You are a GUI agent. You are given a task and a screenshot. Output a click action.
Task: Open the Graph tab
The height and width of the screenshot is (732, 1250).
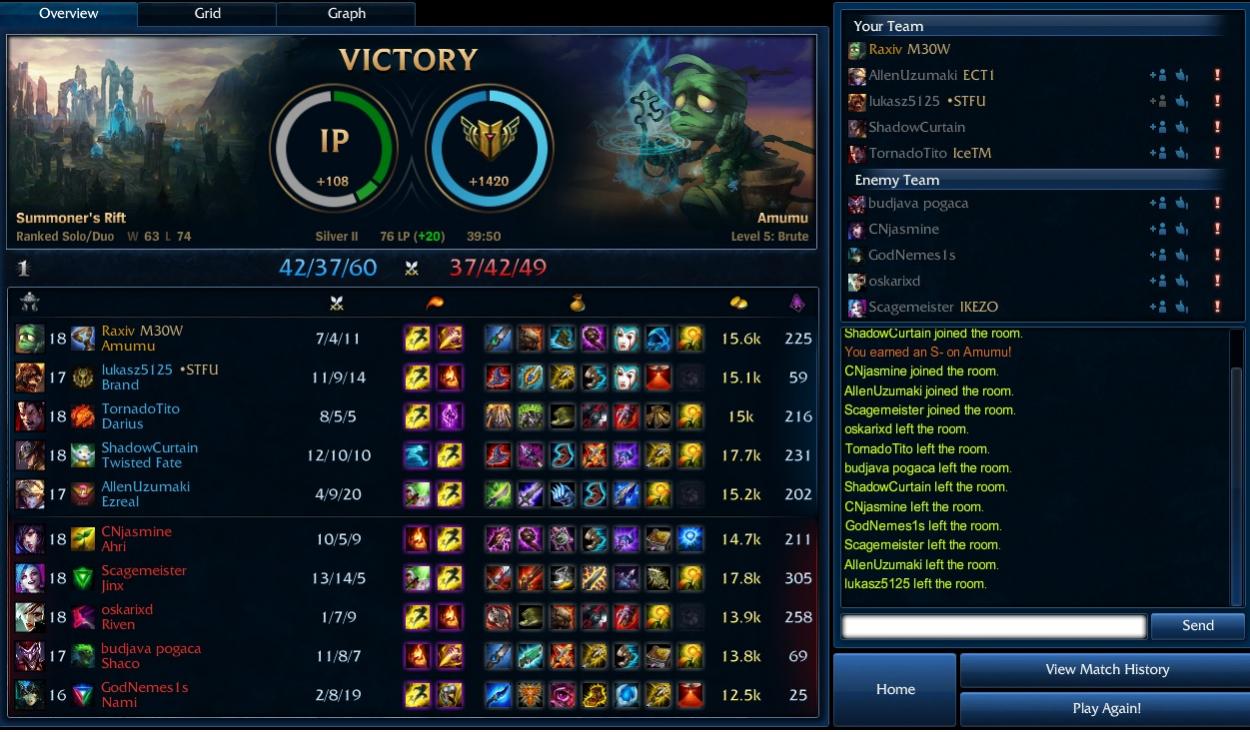[x=346, y=14]
